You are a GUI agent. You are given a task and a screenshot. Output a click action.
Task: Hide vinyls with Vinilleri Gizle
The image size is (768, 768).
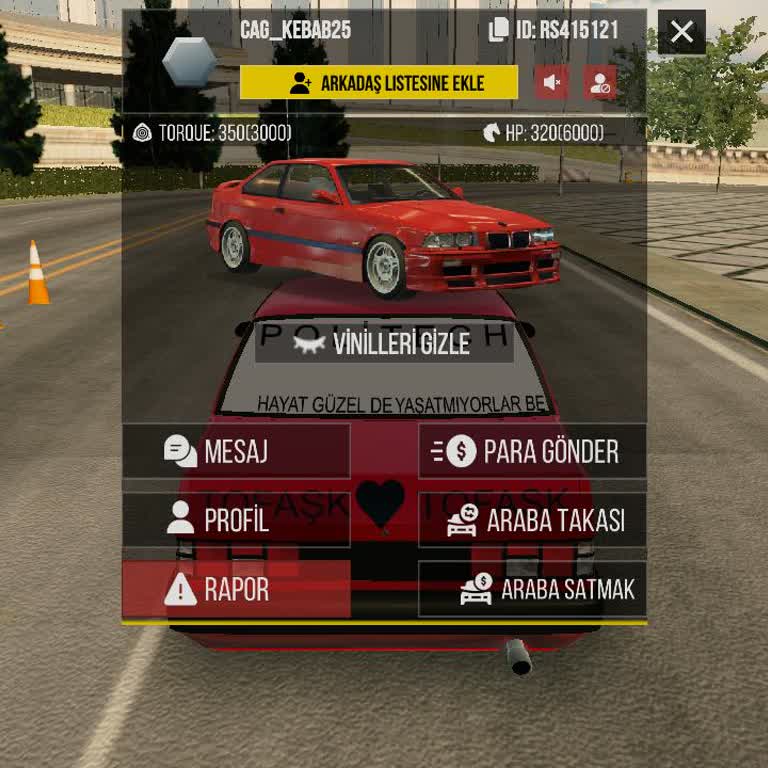(384, 344)
